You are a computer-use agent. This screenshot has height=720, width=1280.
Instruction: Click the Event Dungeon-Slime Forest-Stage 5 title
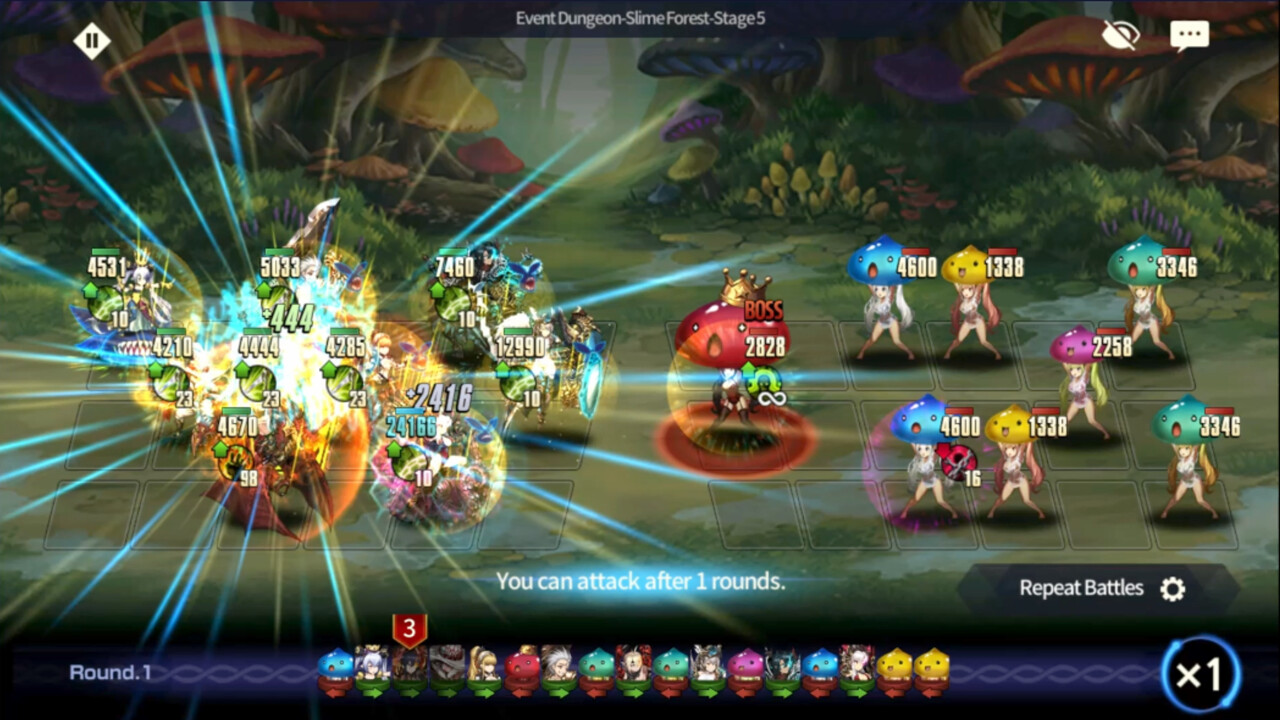[638, 15]
